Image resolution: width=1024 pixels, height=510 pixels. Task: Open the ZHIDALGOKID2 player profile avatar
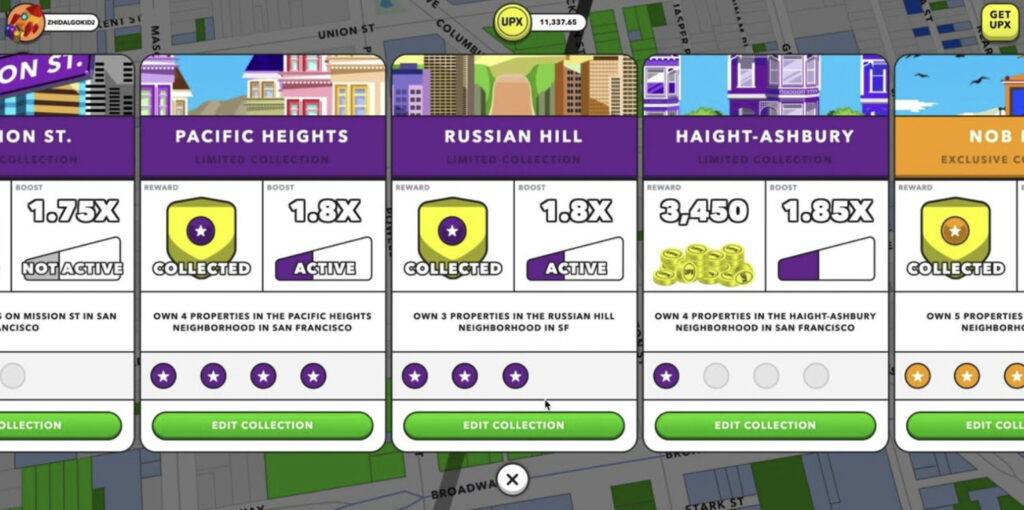click(23, 20)
